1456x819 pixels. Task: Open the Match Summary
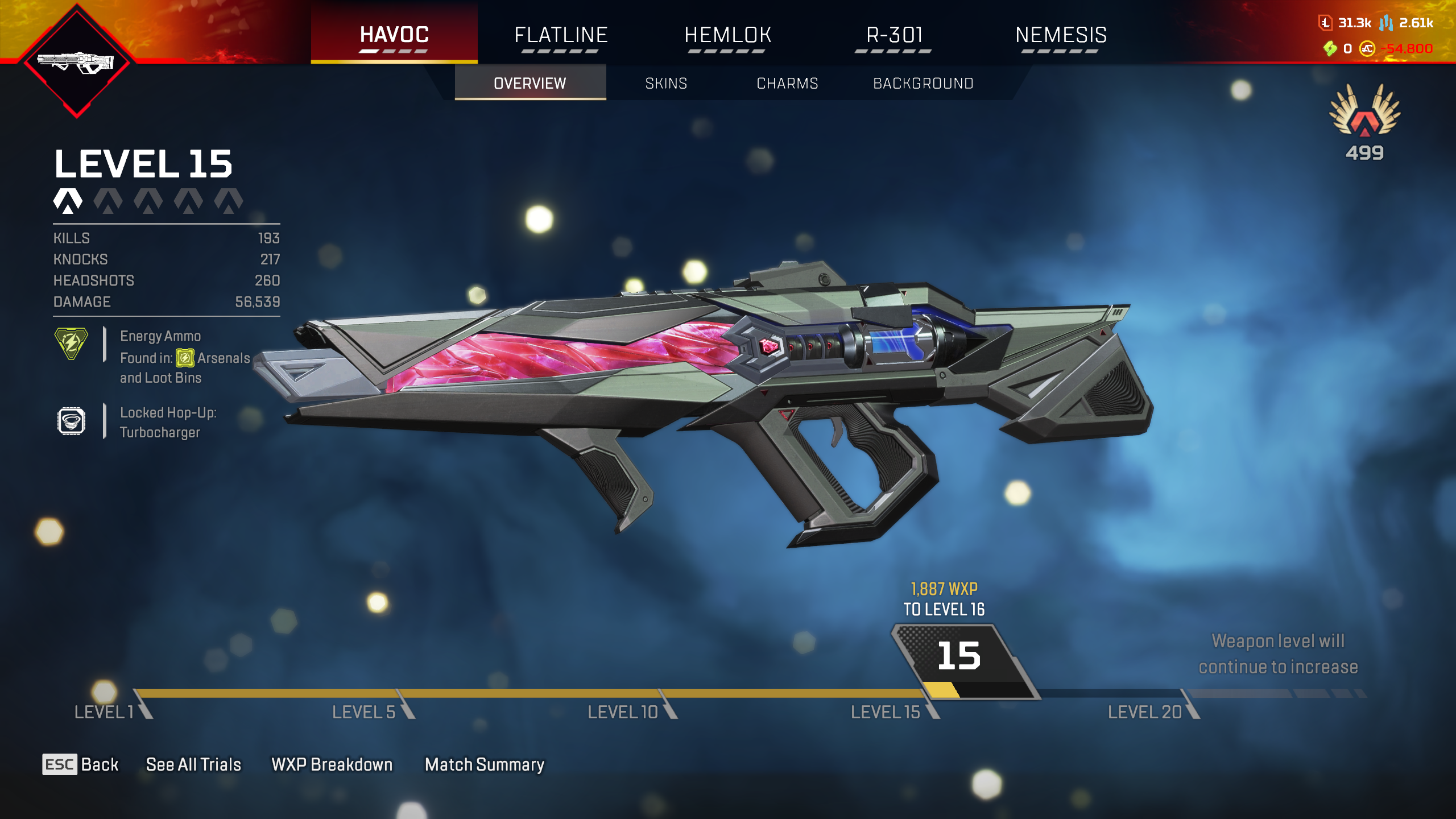(x=485, y=764)
